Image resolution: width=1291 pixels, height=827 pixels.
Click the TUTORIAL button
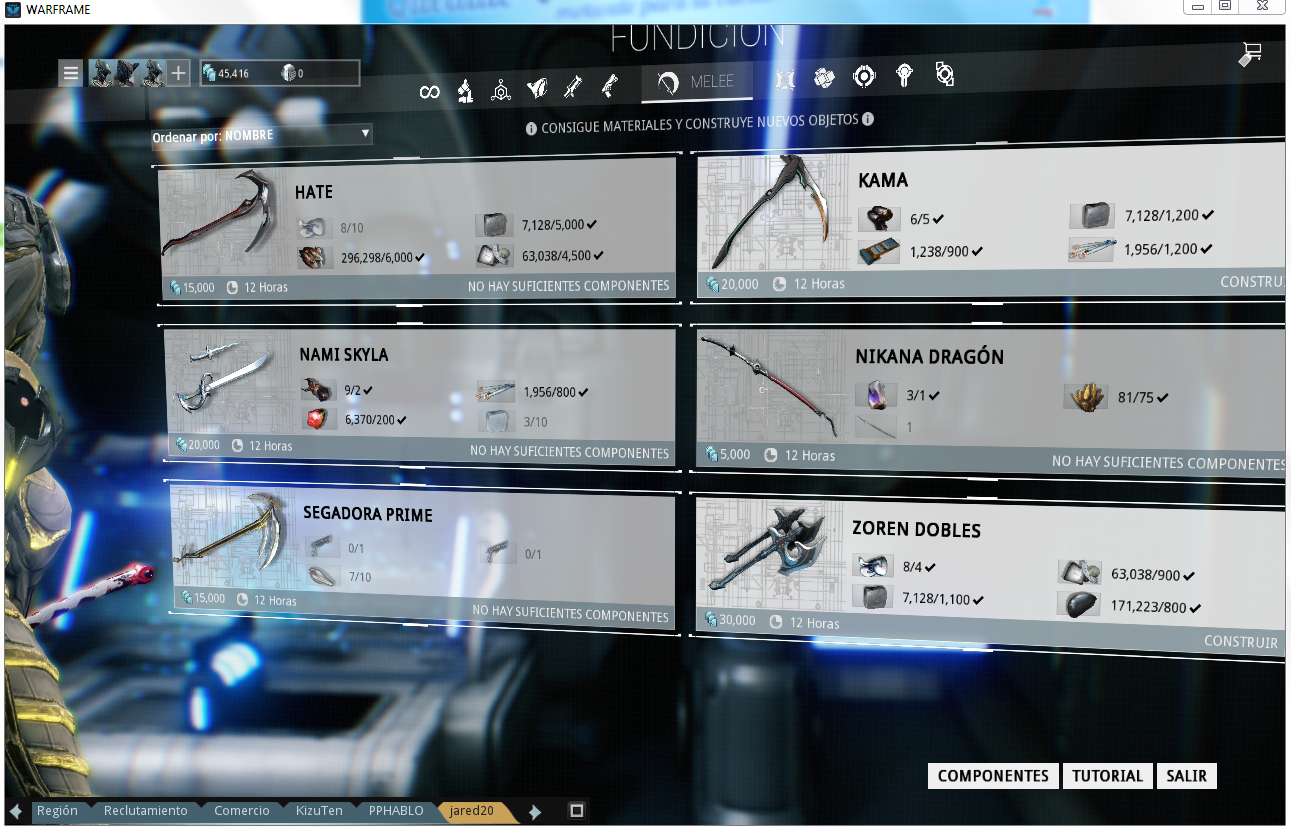pyautogui.click(x=1107, y=776)
